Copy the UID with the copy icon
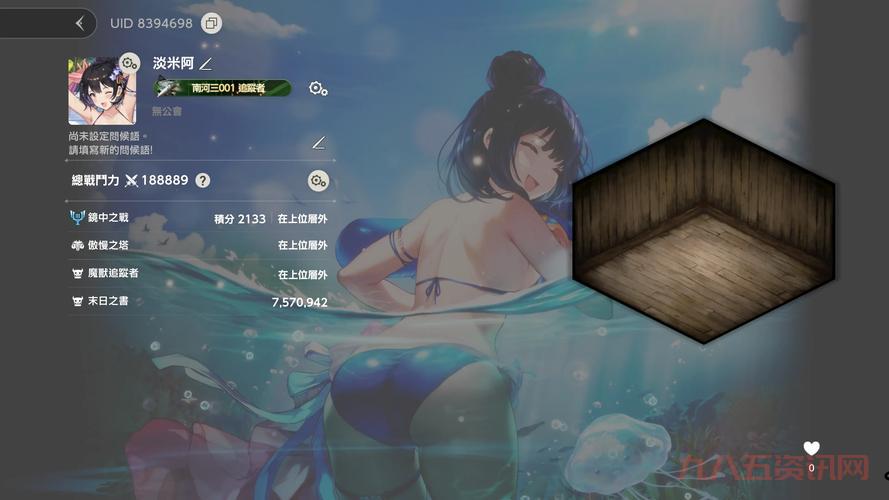The height and width of the screenshot is (500, 889). (211, 23)
